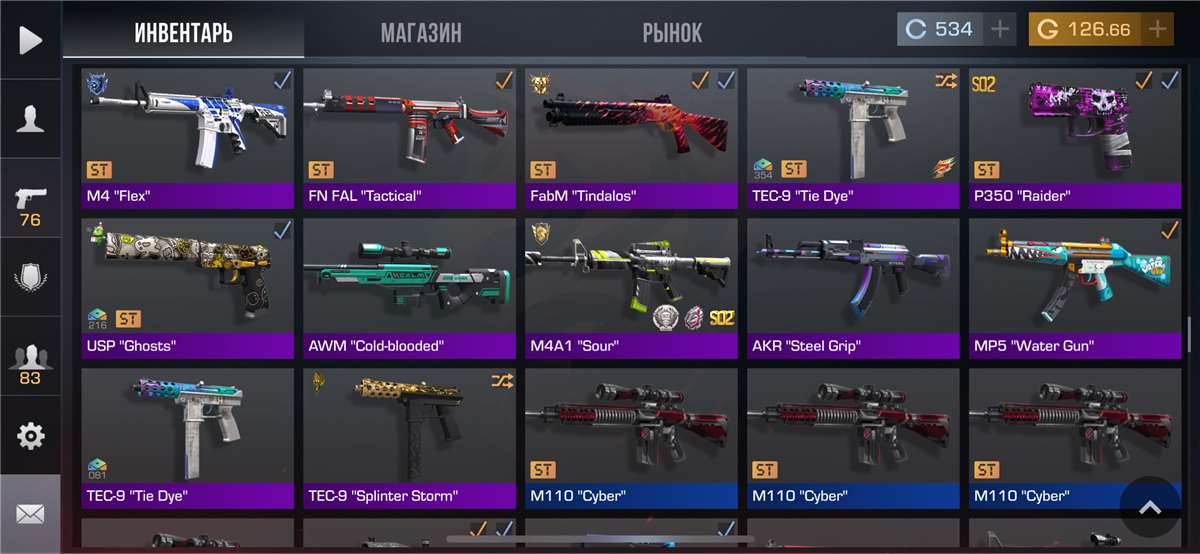
Task: Open the mail envelope icon
Action: click(30, 514)
